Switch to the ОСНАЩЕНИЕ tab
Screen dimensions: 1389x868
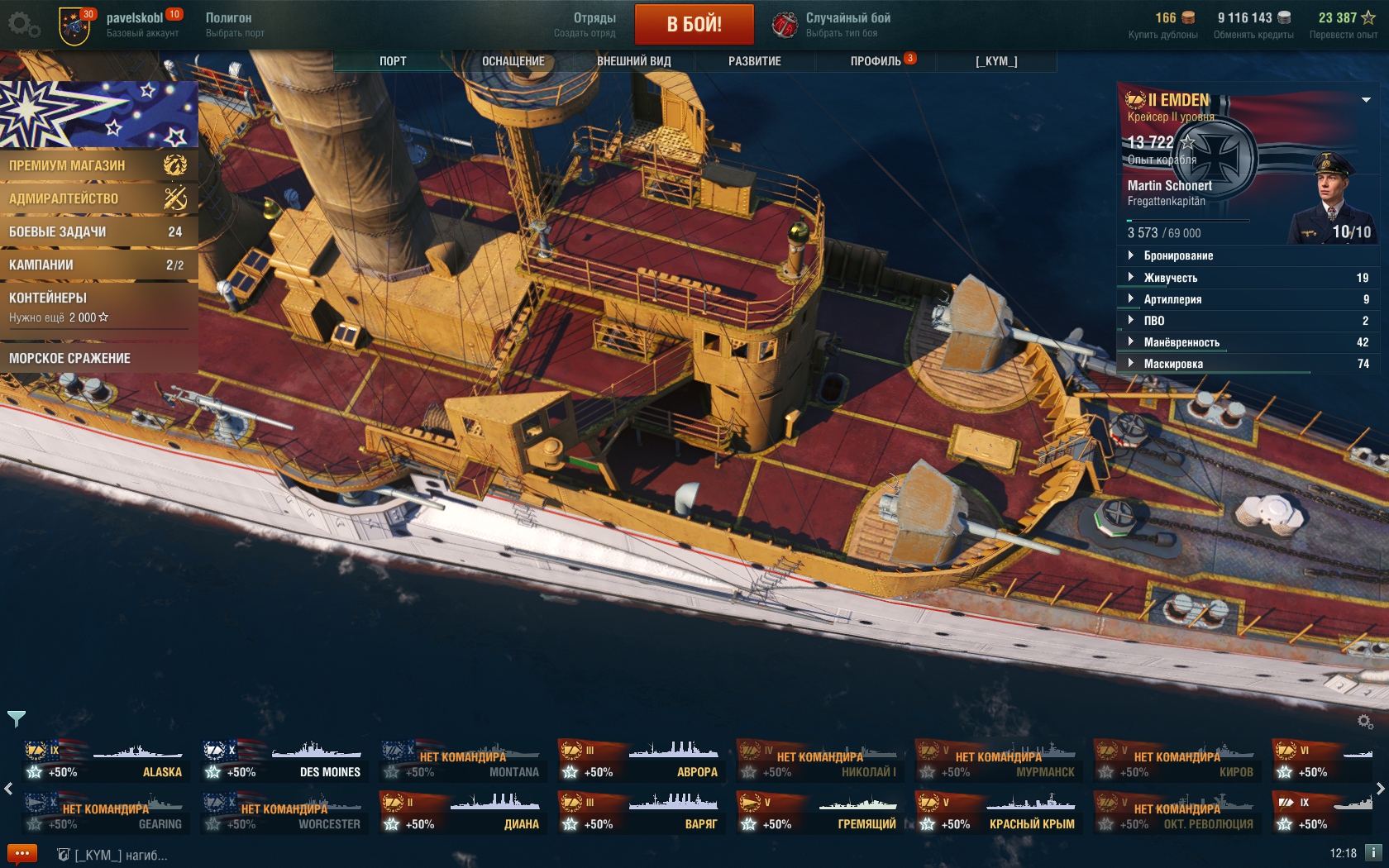click(x=513, y=61)
